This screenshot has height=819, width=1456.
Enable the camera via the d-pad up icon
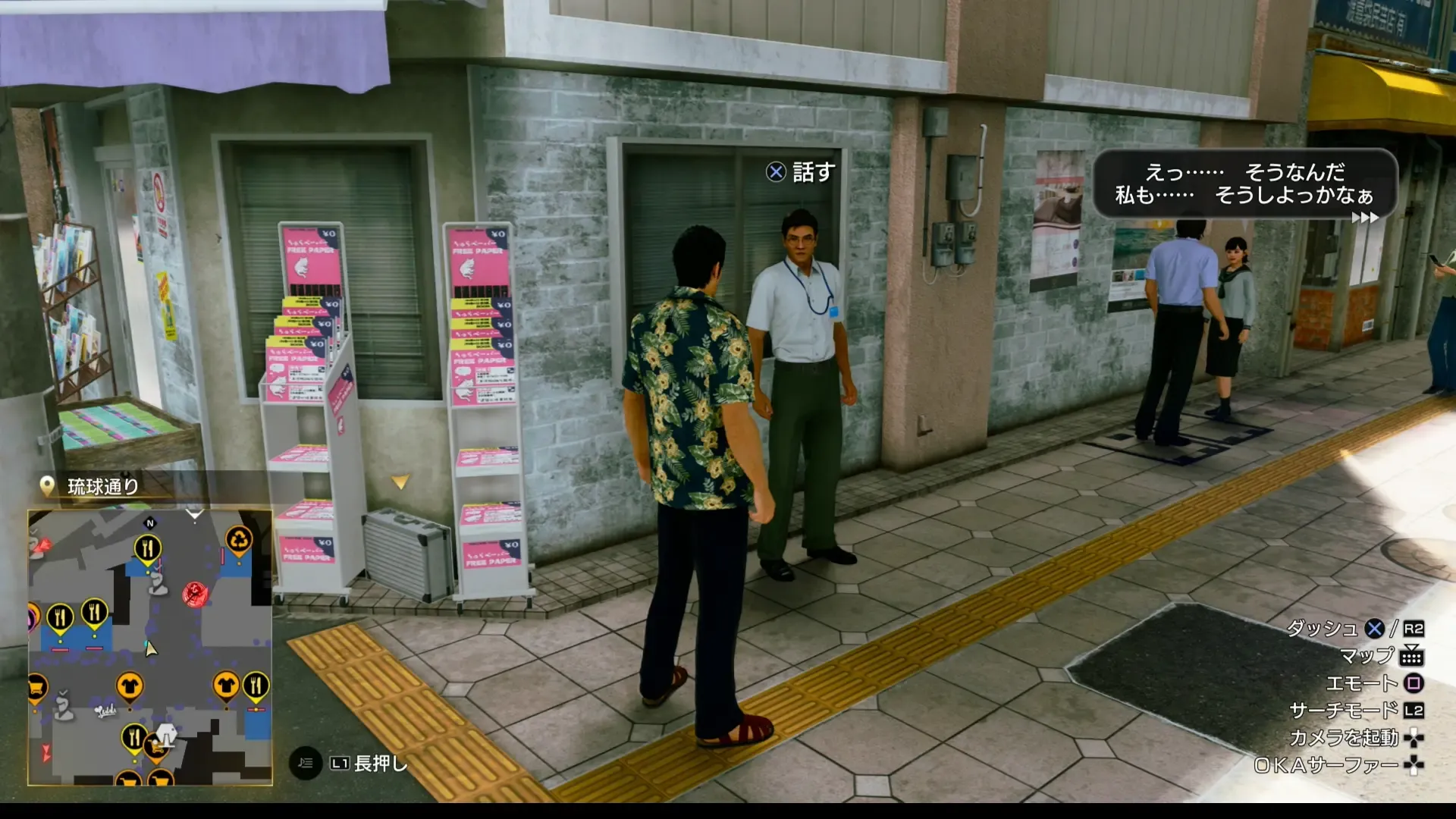1412,737
